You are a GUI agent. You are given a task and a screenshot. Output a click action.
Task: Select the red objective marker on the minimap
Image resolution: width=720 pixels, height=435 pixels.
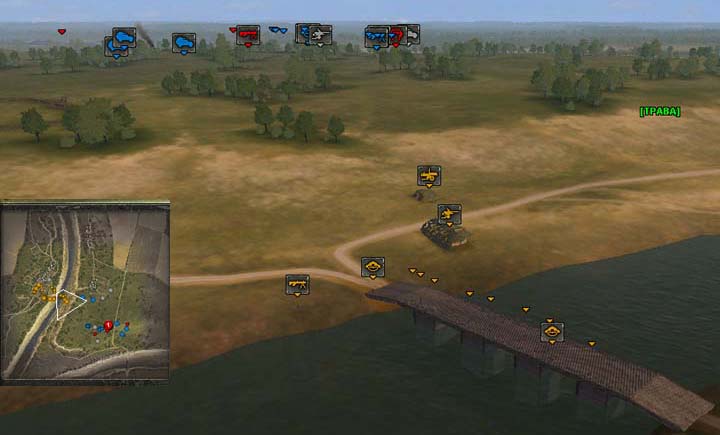click(x=107, y=325)
